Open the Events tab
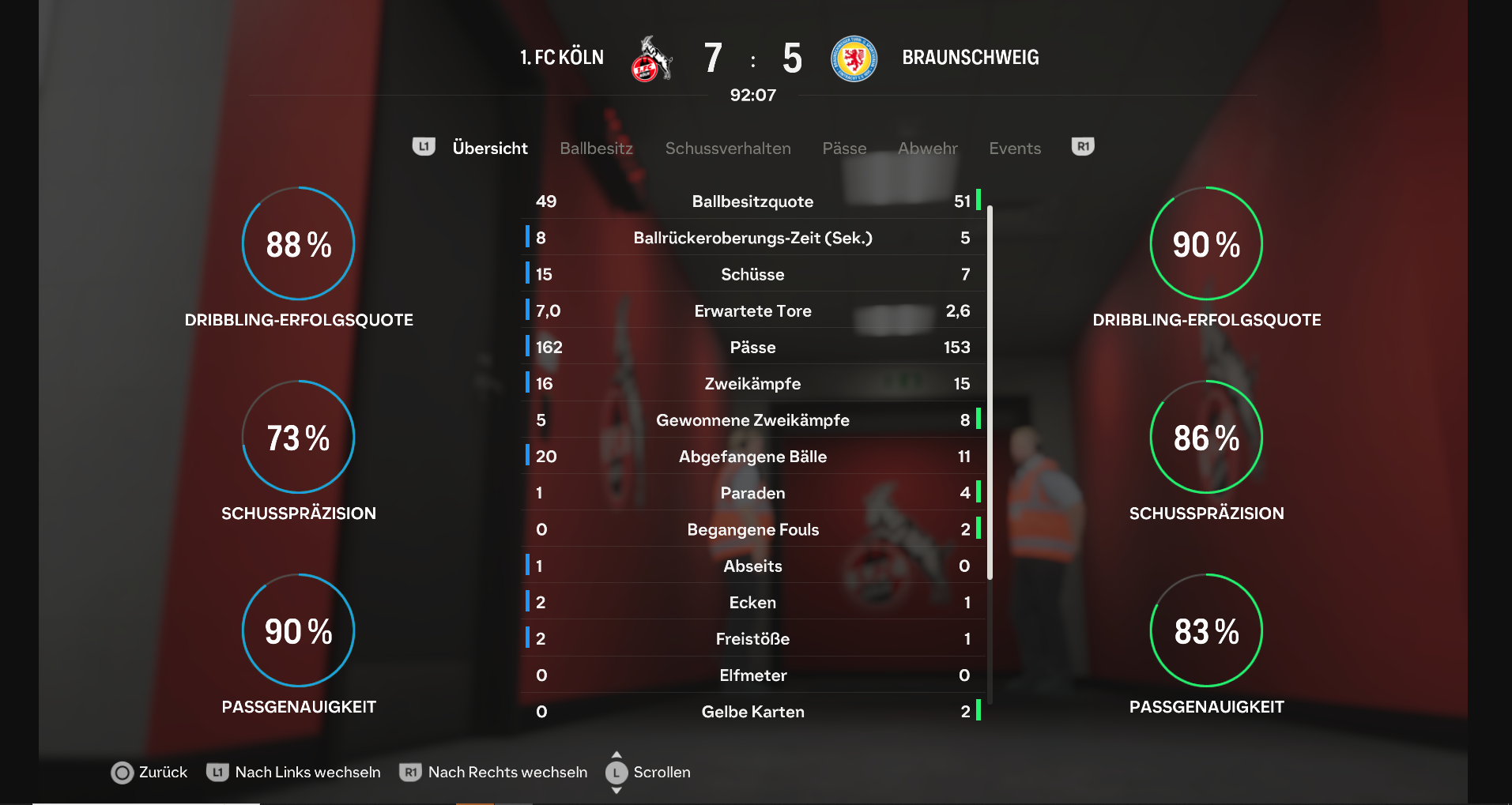 pyautogui.click(x=1015, y=149)
